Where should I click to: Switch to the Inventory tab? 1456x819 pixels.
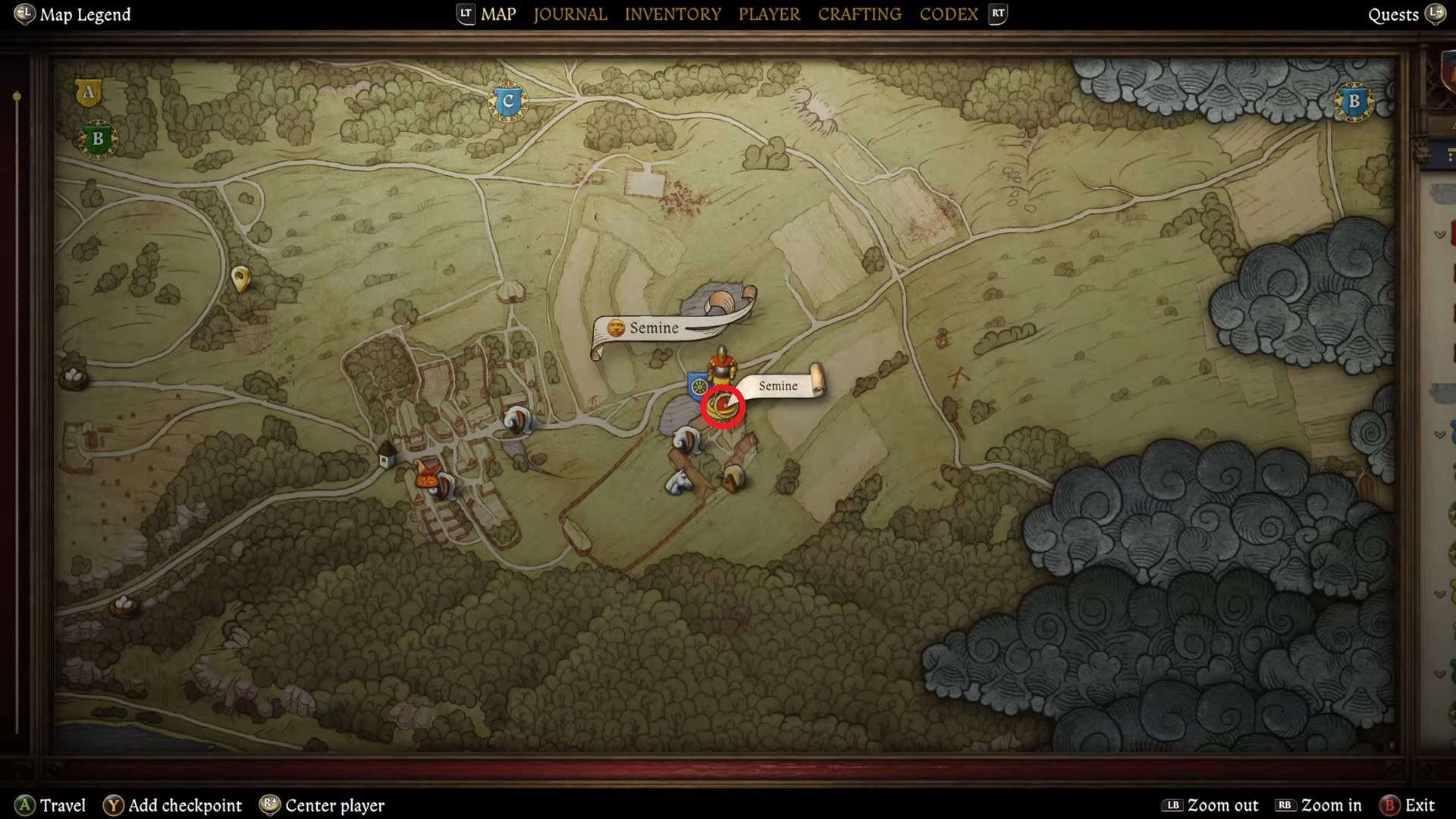pos(672,14)
